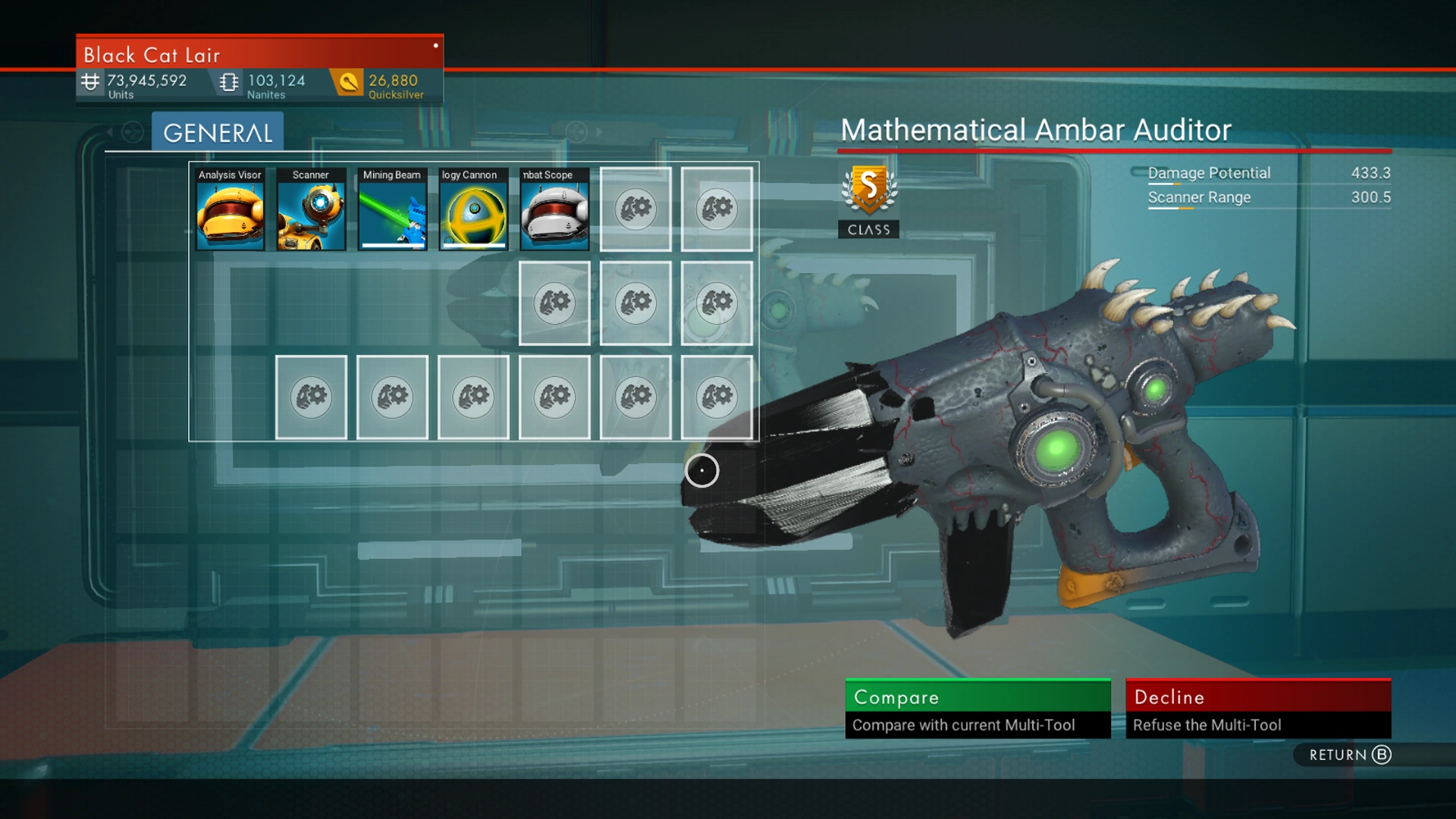This screenshot has width=1456, height=819.
Task: Switch to the General tab
Action: click(218, 133)
